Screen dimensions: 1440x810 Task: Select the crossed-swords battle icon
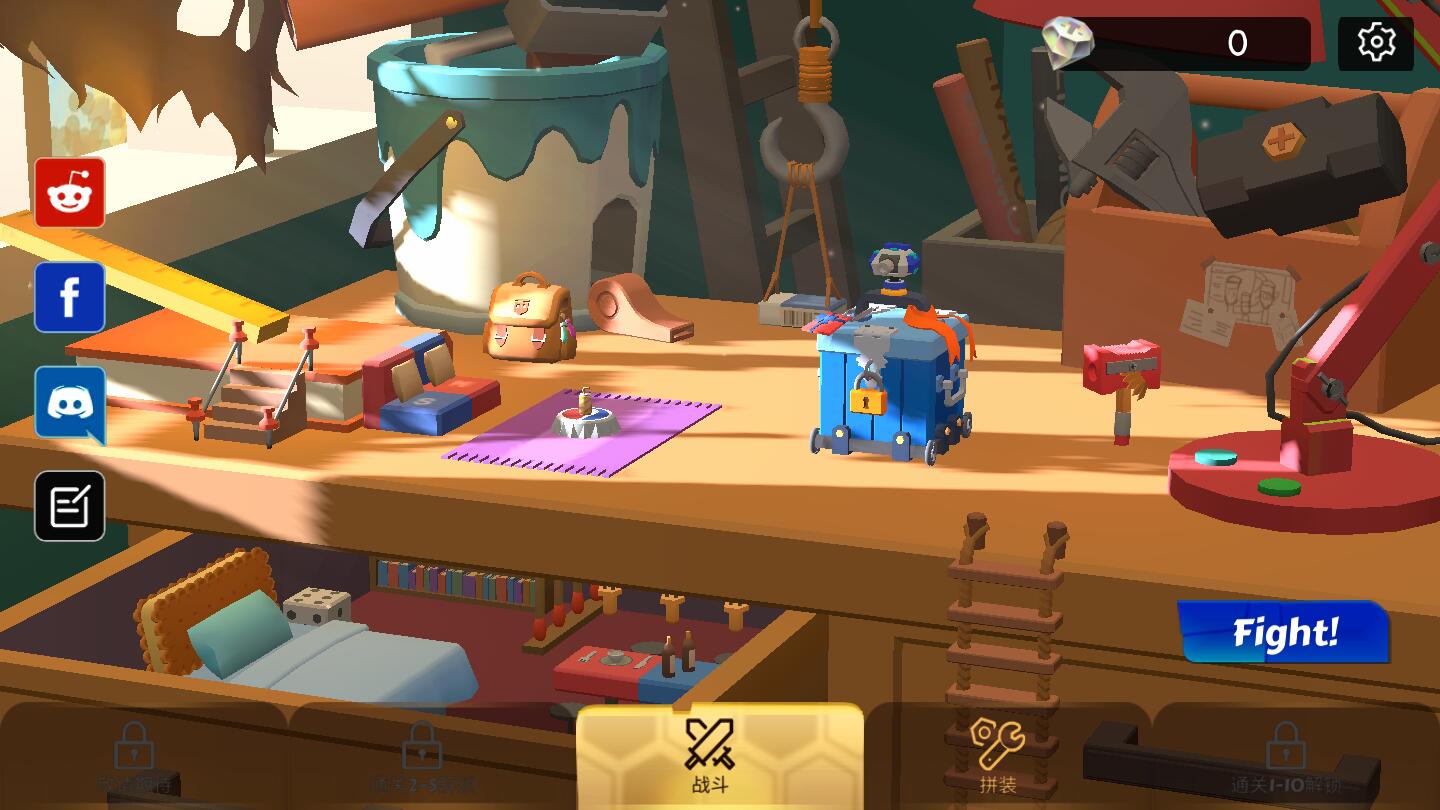pyautogui.click(x=709, y=742)
